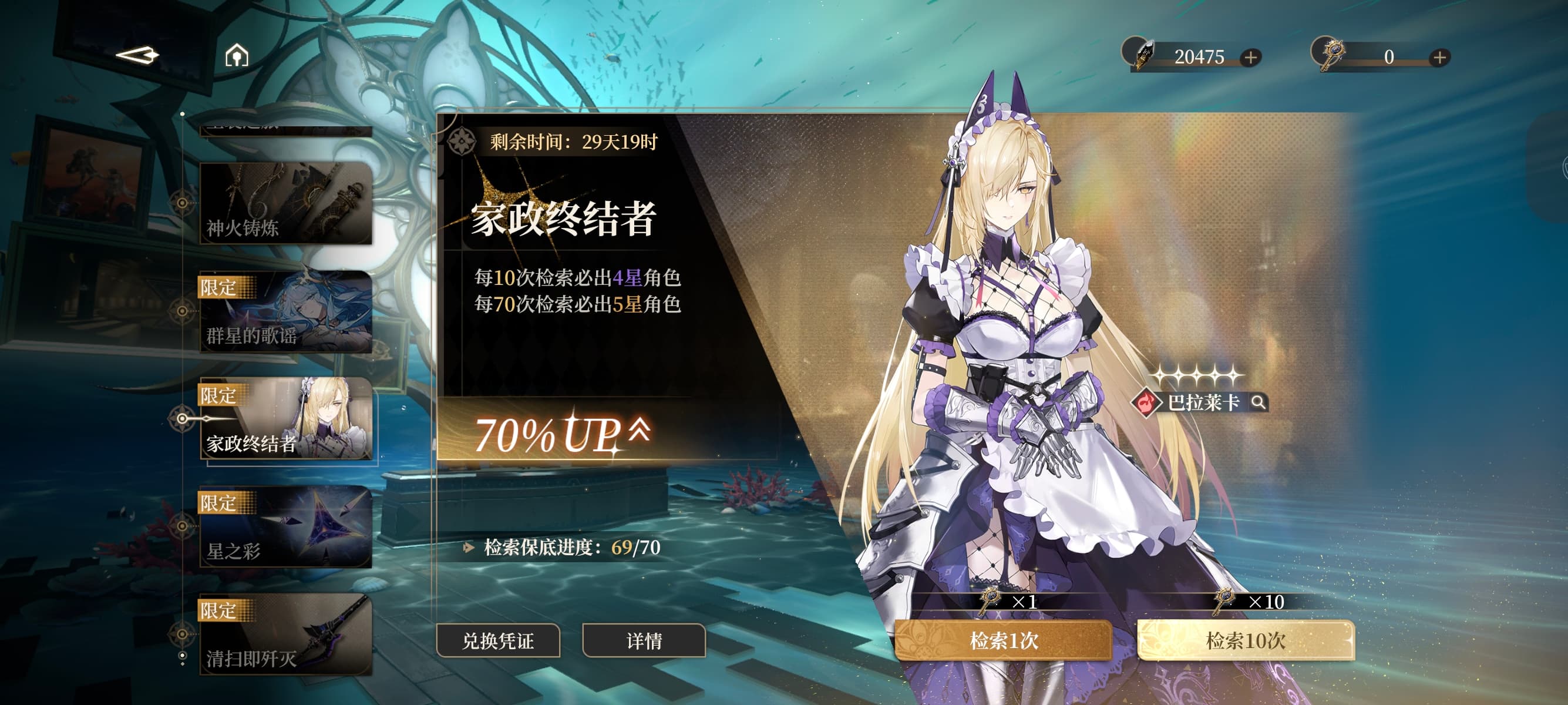This screenshot has width=1568, height=705.
Task: Inspect 巴拉莱卡 with the magnifier icon
Action: (x=1258, y=402)
